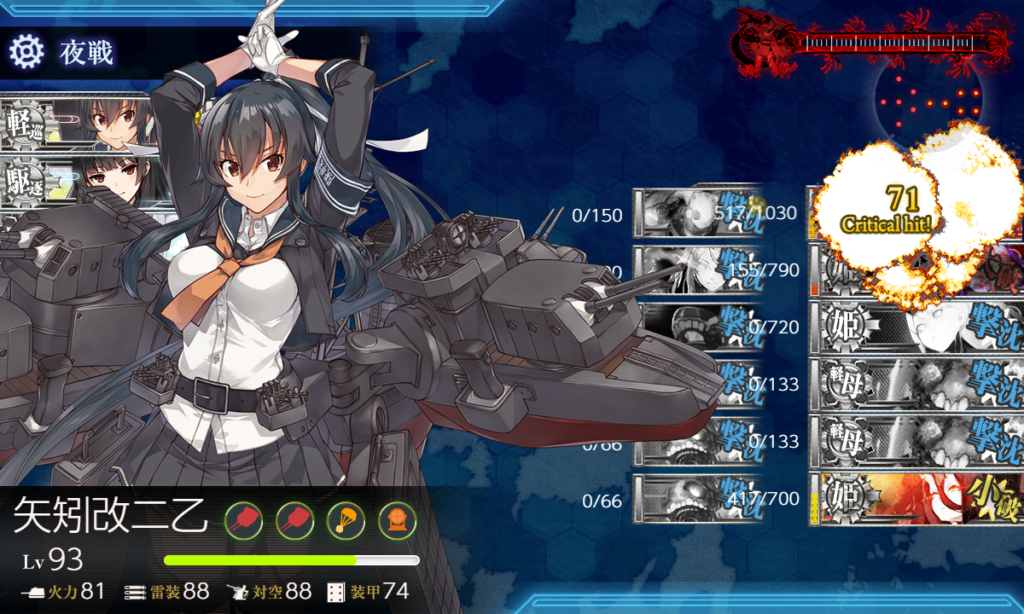Inspect the orange searchlight equipment icon

395,518
